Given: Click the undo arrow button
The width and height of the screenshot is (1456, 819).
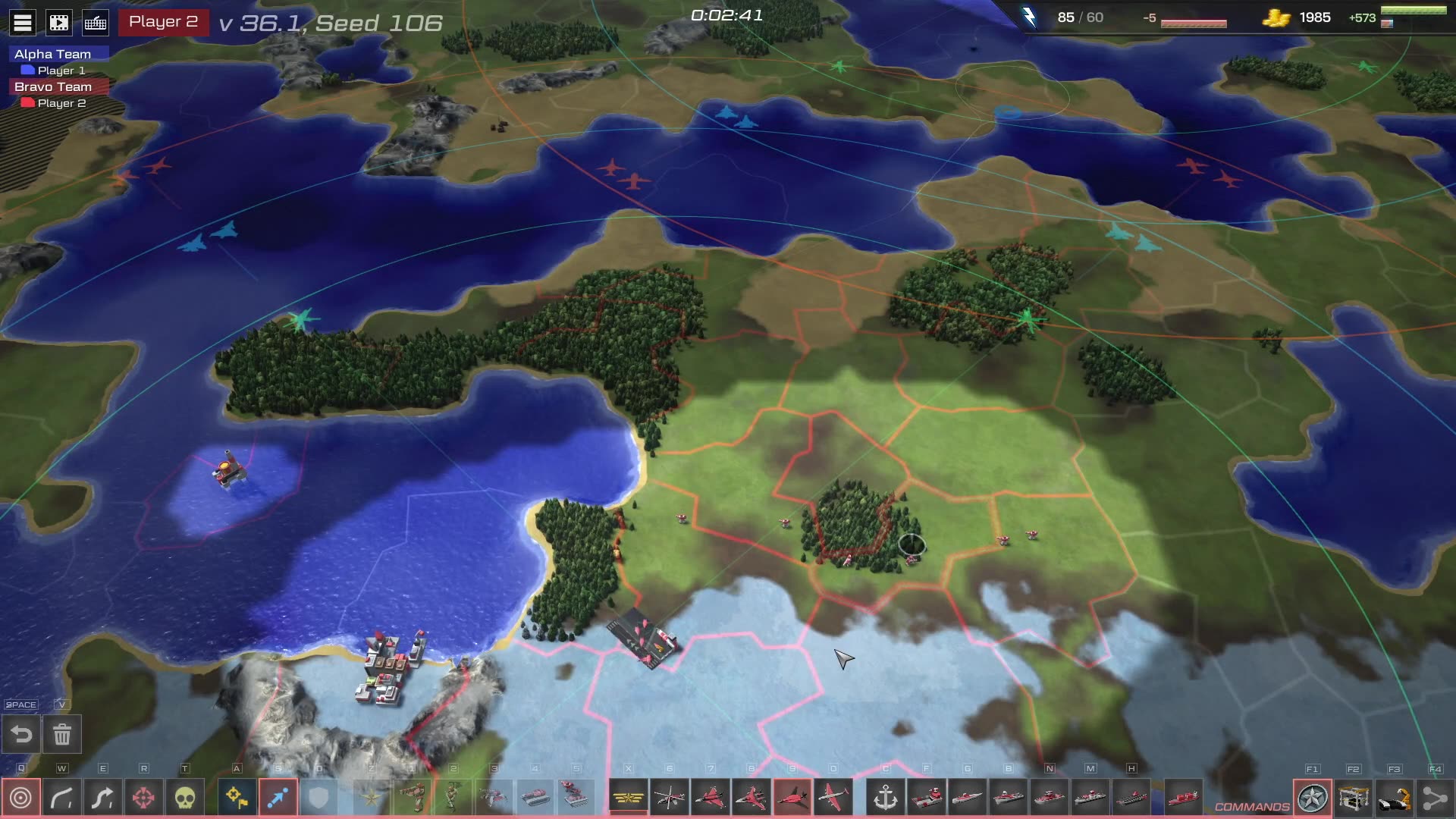Looking at the screenshot, I should click(21, 734).
